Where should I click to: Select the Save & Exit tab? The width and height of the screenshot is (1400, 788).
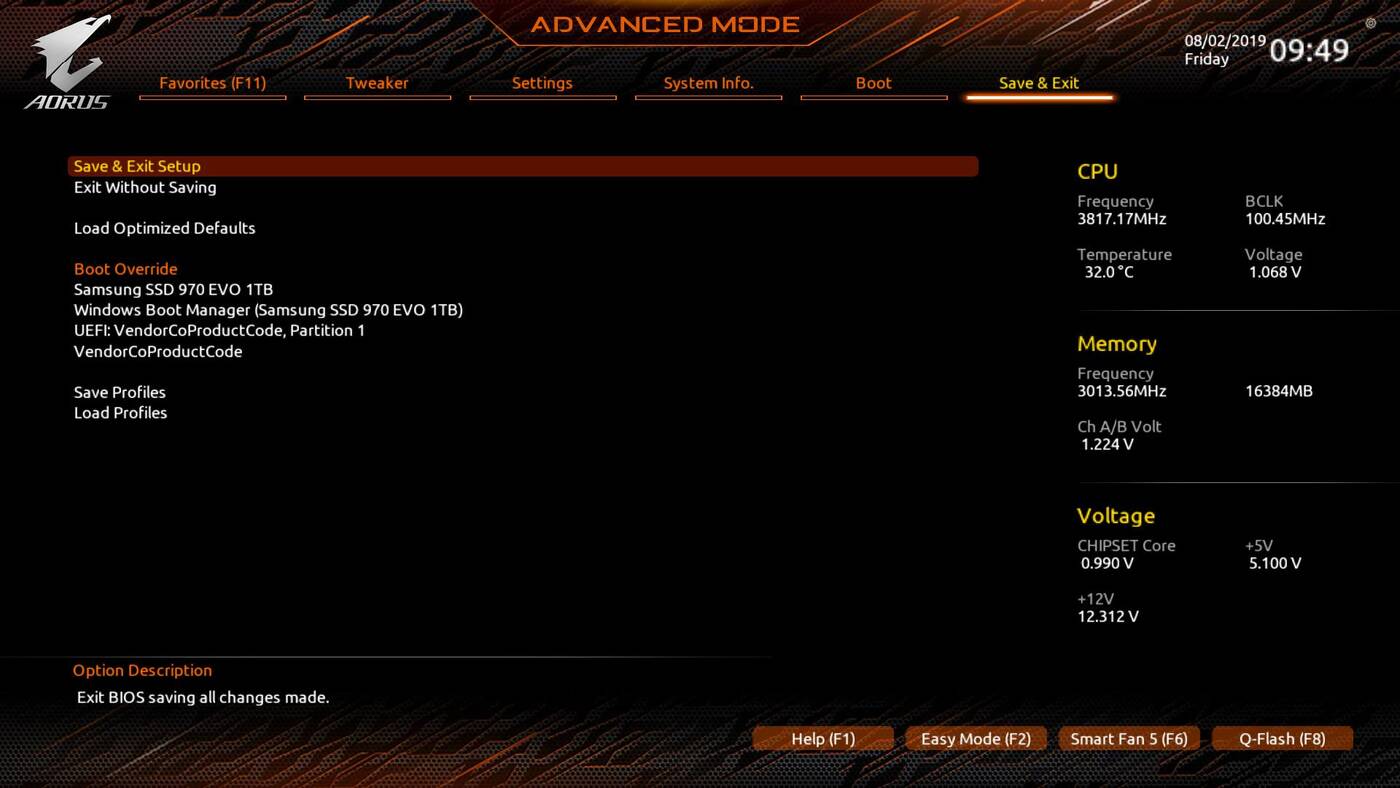coord(1038,83)
